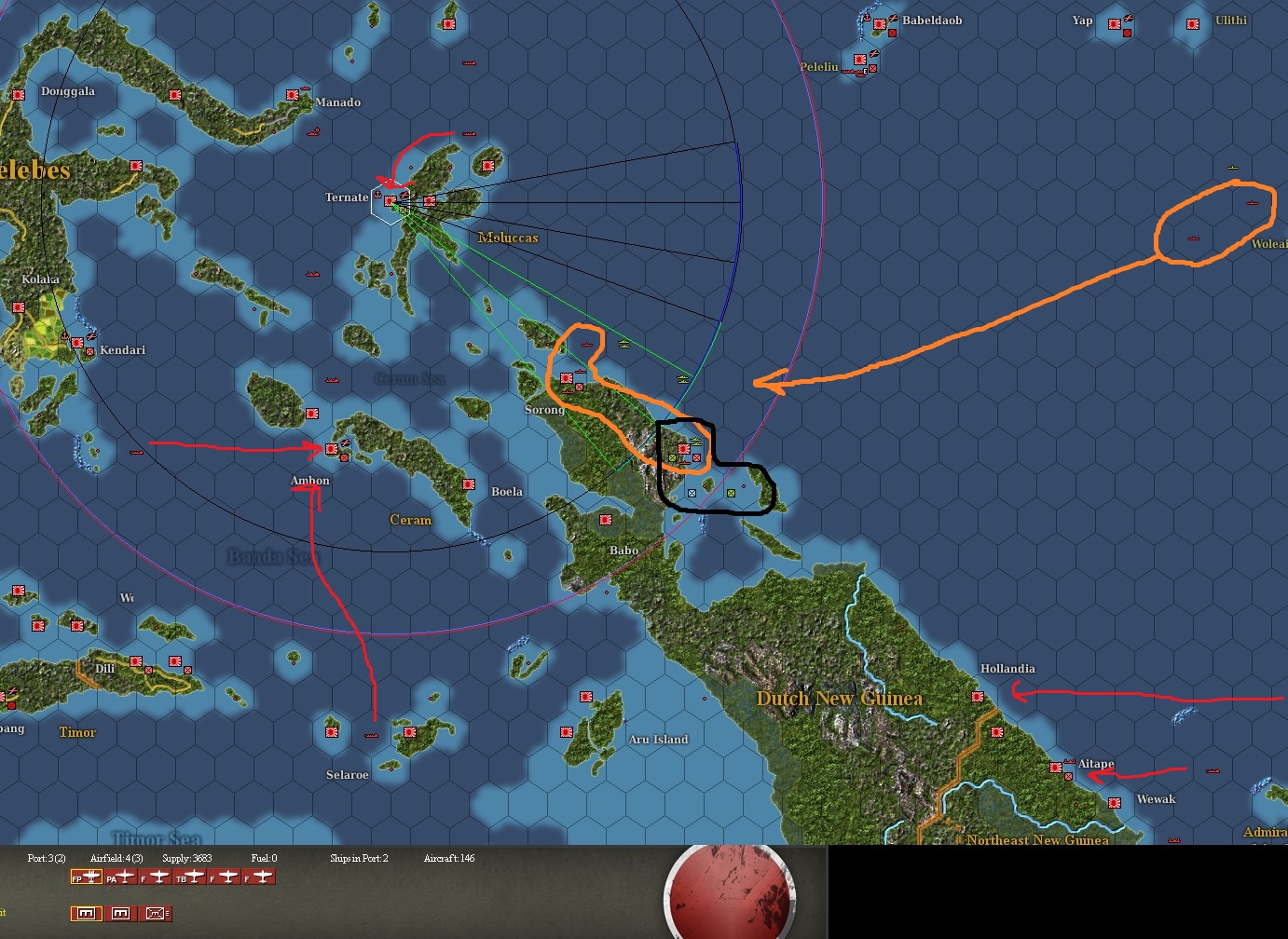Select the TB torpedo bomber group icon
This screenshot has width=1288, height=939.
[191, 878]
